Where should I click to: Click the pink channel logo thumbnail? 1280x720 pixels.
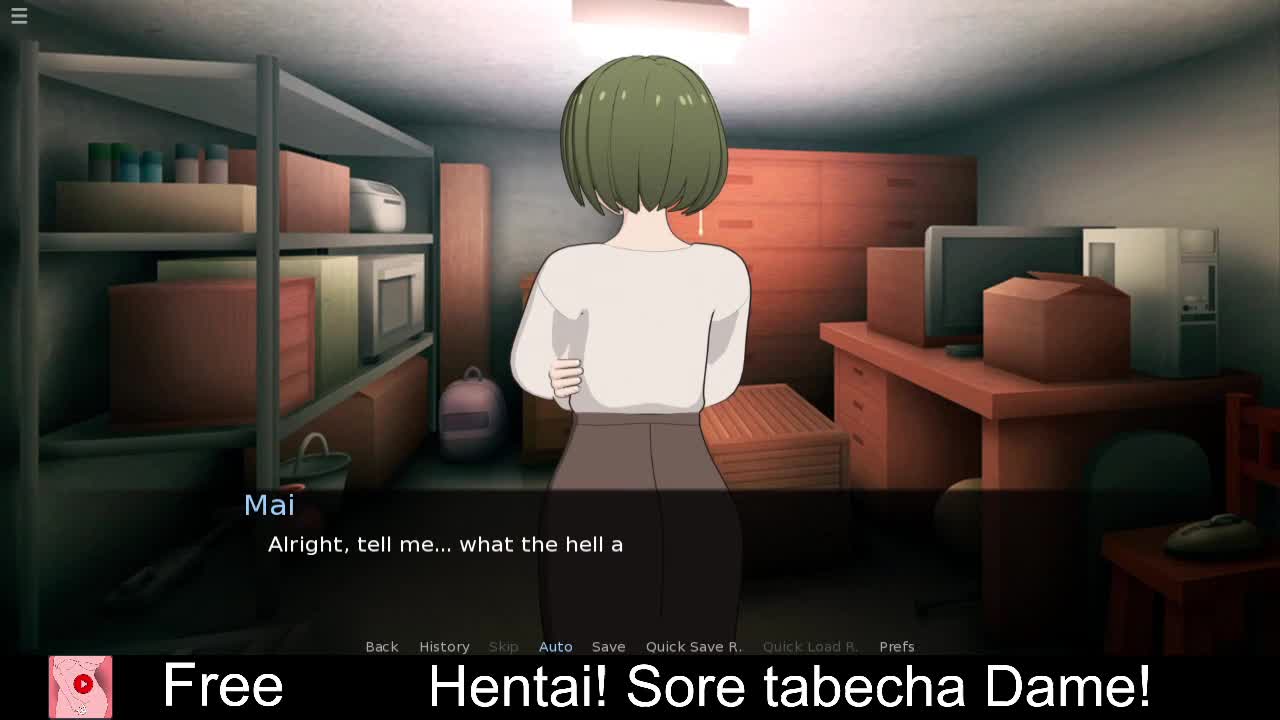tap(81, 686)
